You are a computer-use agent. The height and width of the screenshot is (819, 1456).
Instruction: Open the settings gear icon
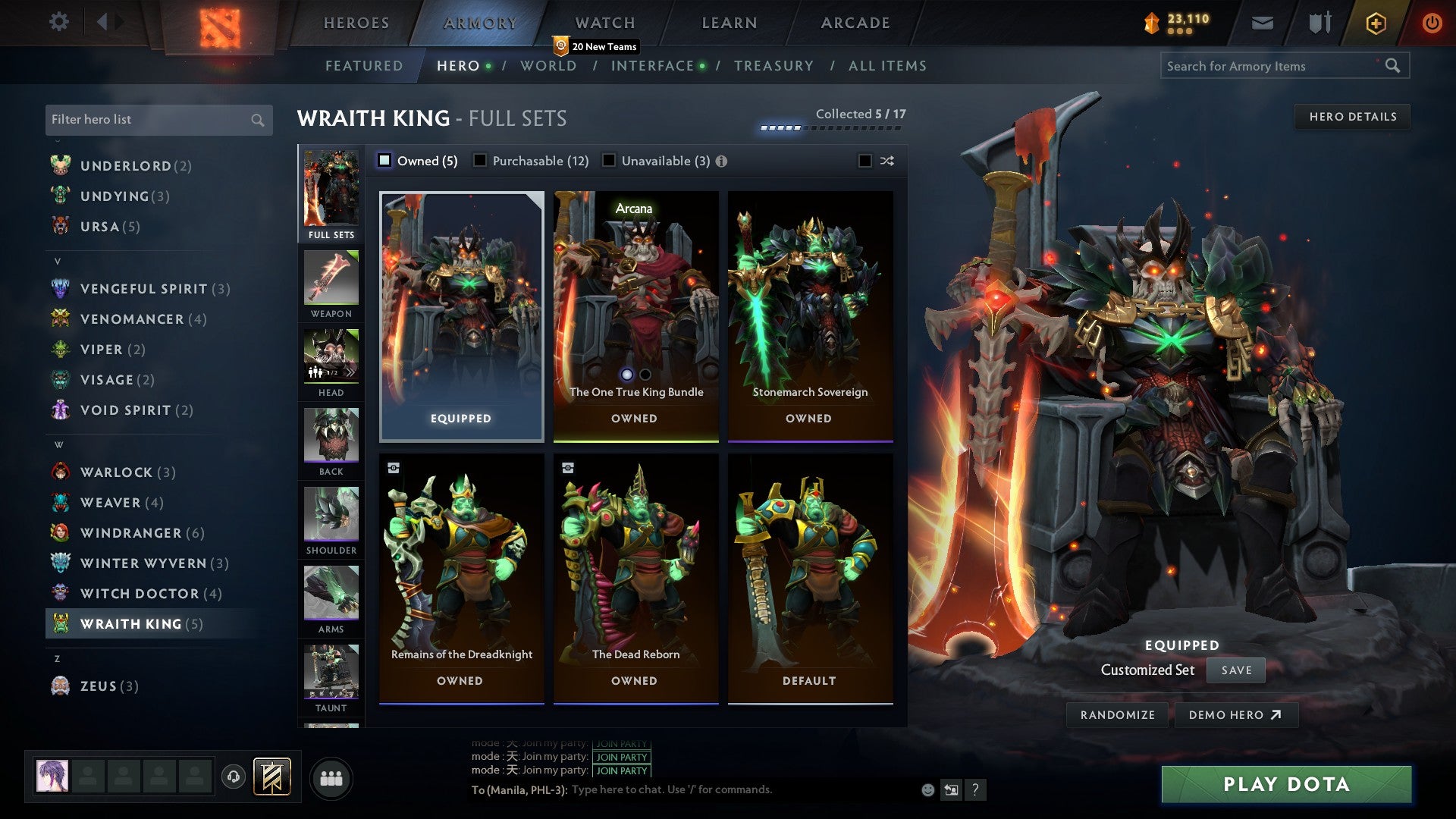click(x=58, y=22)
